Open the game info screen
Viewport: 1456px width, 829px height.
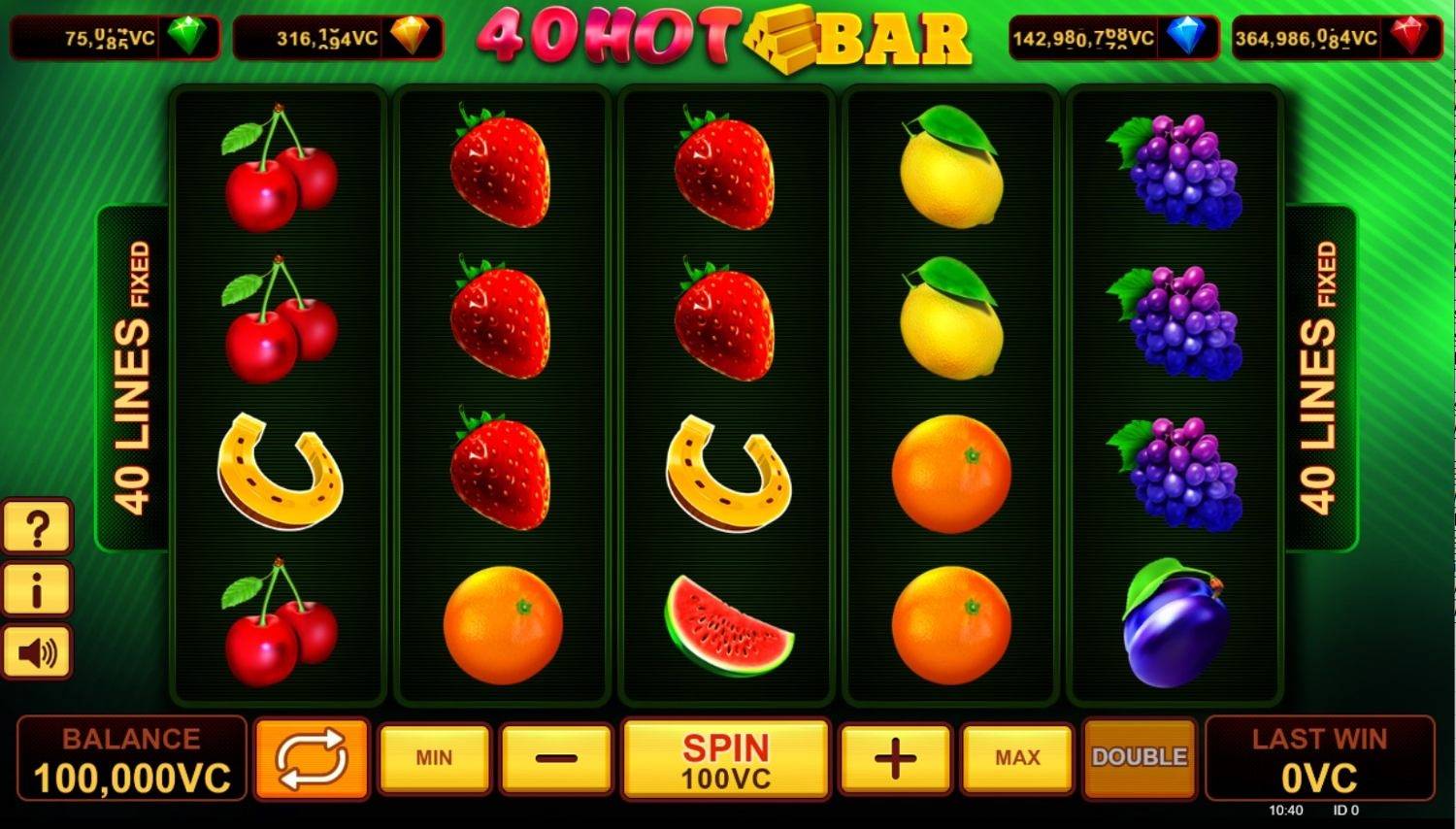[38, 589]
